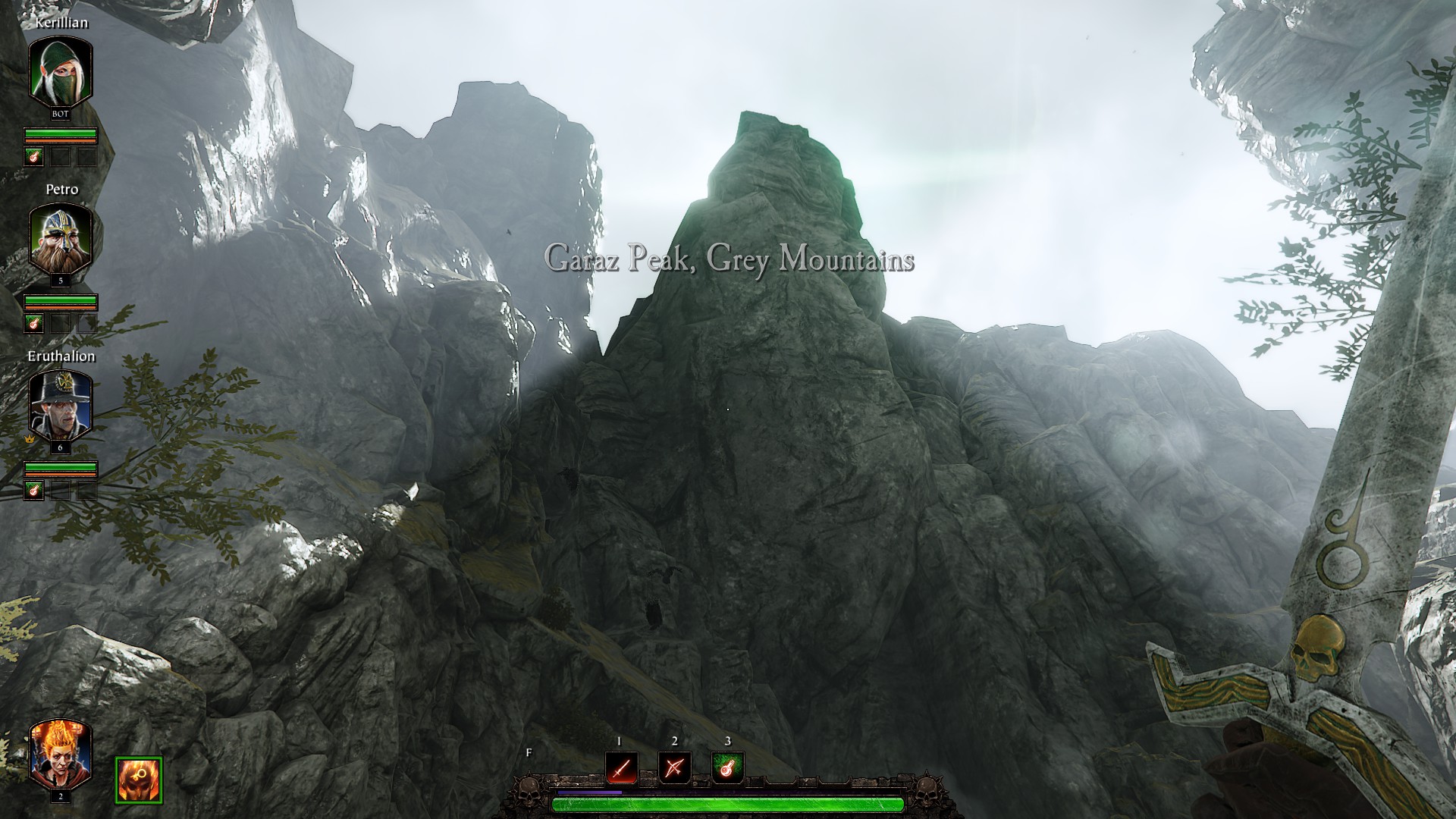Viewport: 1456px width, 819px height.
Task: Switch to the ranged weapon in slot 2
Action: click(674, 769)
